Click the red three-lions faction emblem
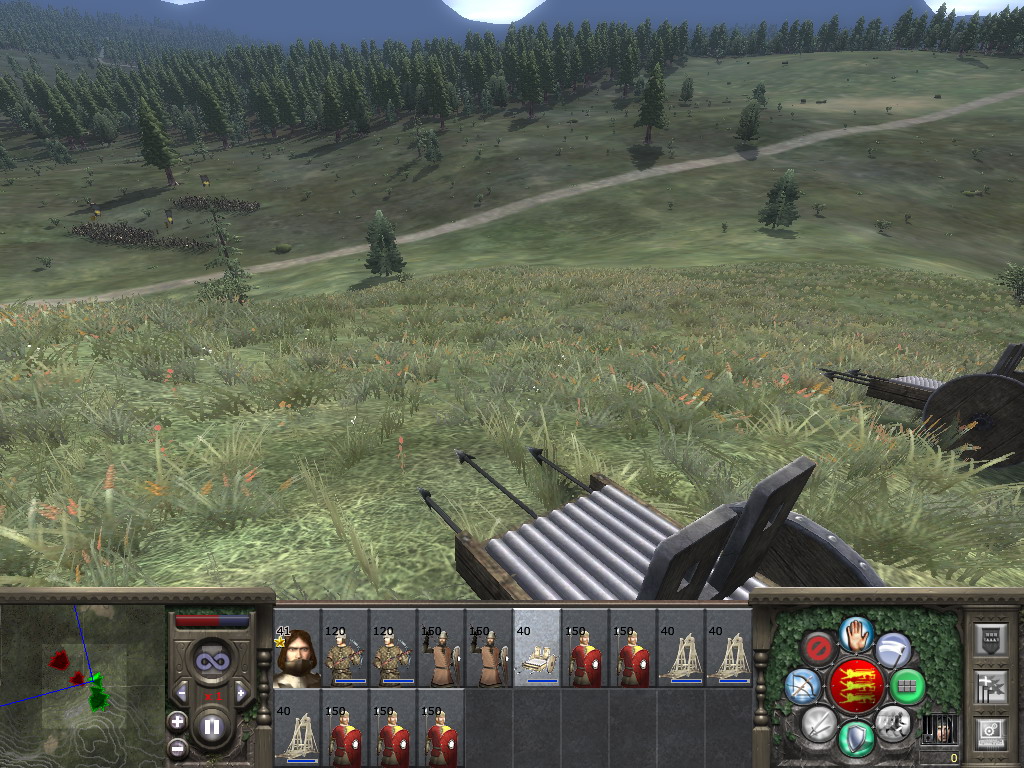 (x=855, y=685)
